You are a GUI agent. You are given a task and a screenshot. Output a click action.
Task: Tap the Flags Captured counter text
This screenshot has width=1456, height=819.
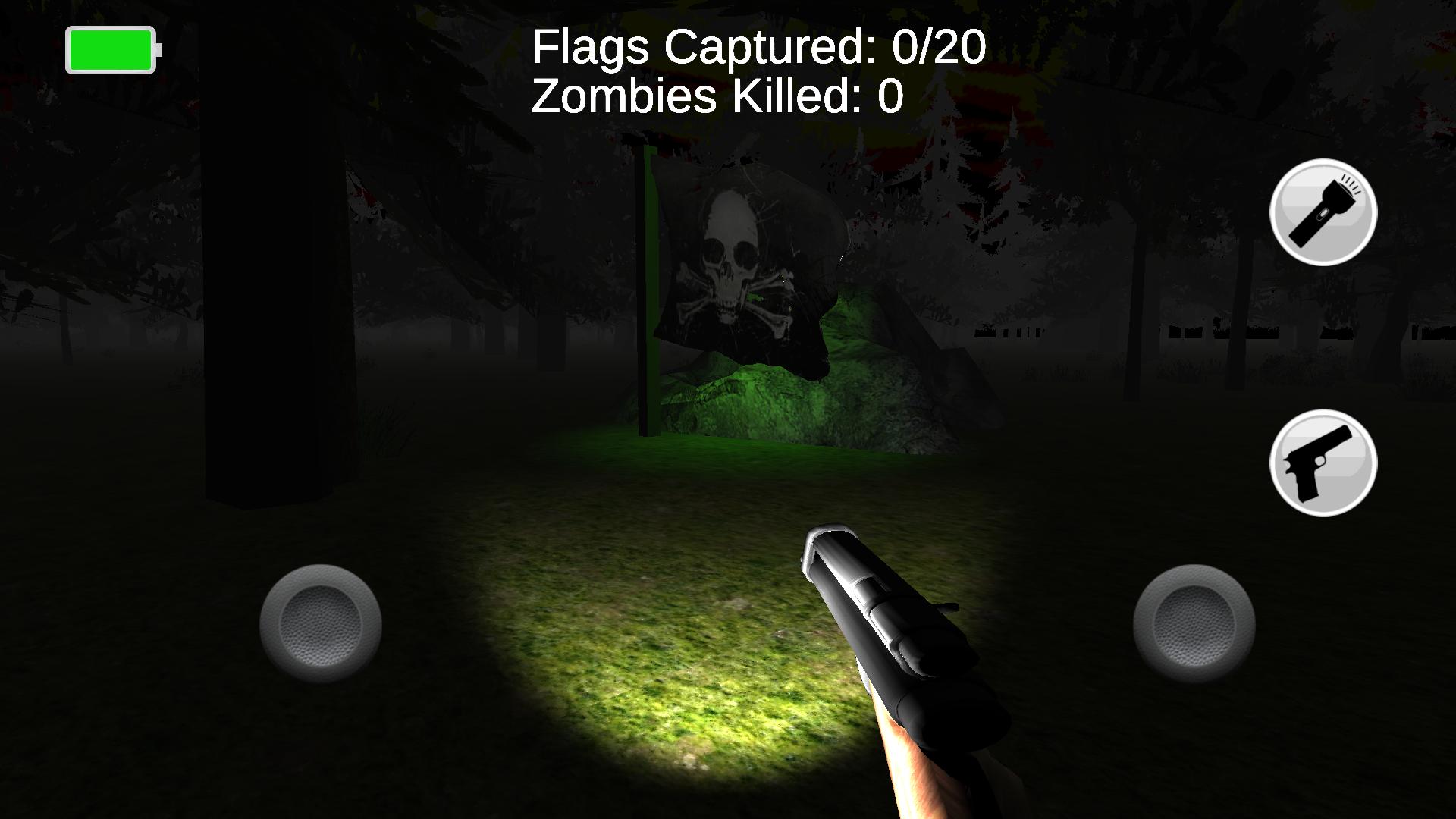pyautogui.click(x=758, y=47)
